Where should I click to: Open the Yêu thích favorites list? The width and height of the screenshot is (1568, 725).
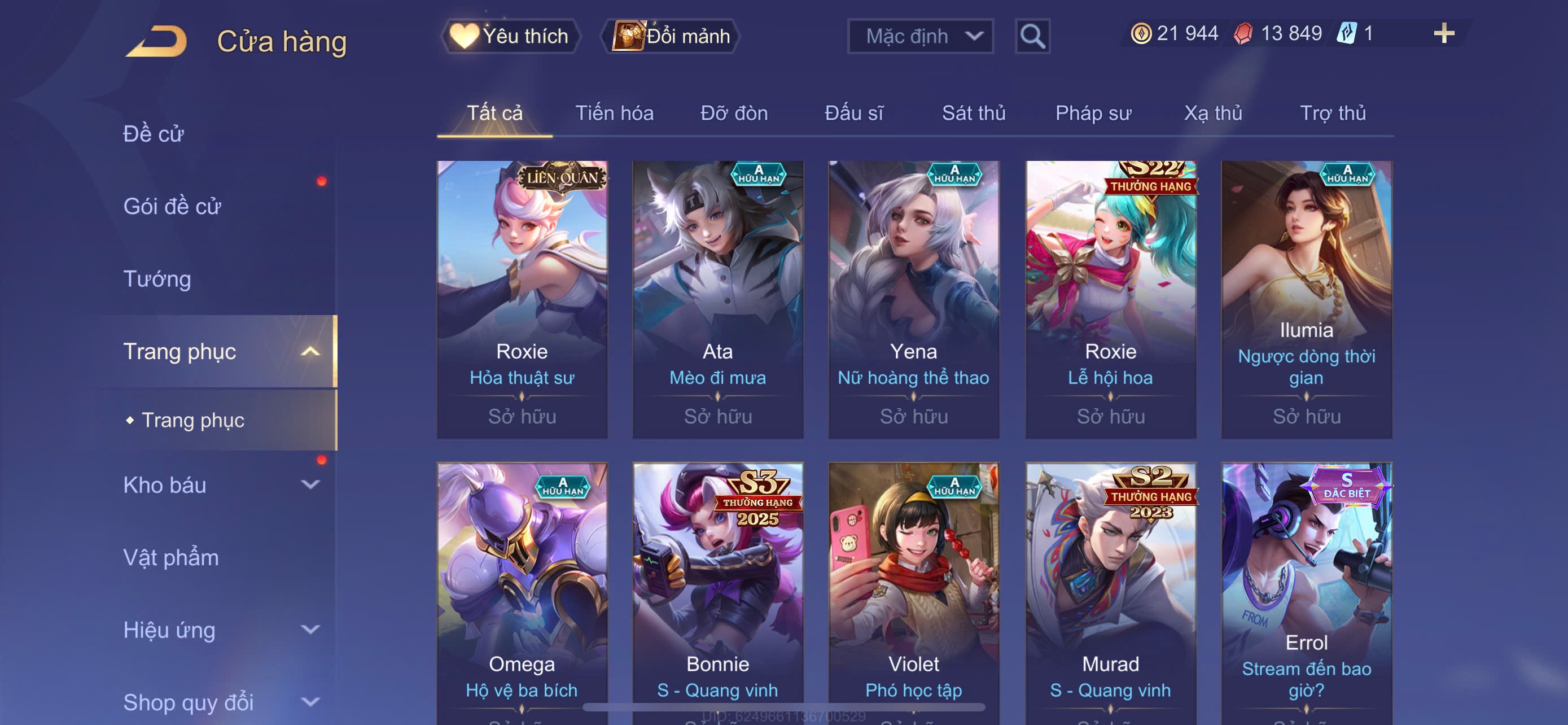511,36
